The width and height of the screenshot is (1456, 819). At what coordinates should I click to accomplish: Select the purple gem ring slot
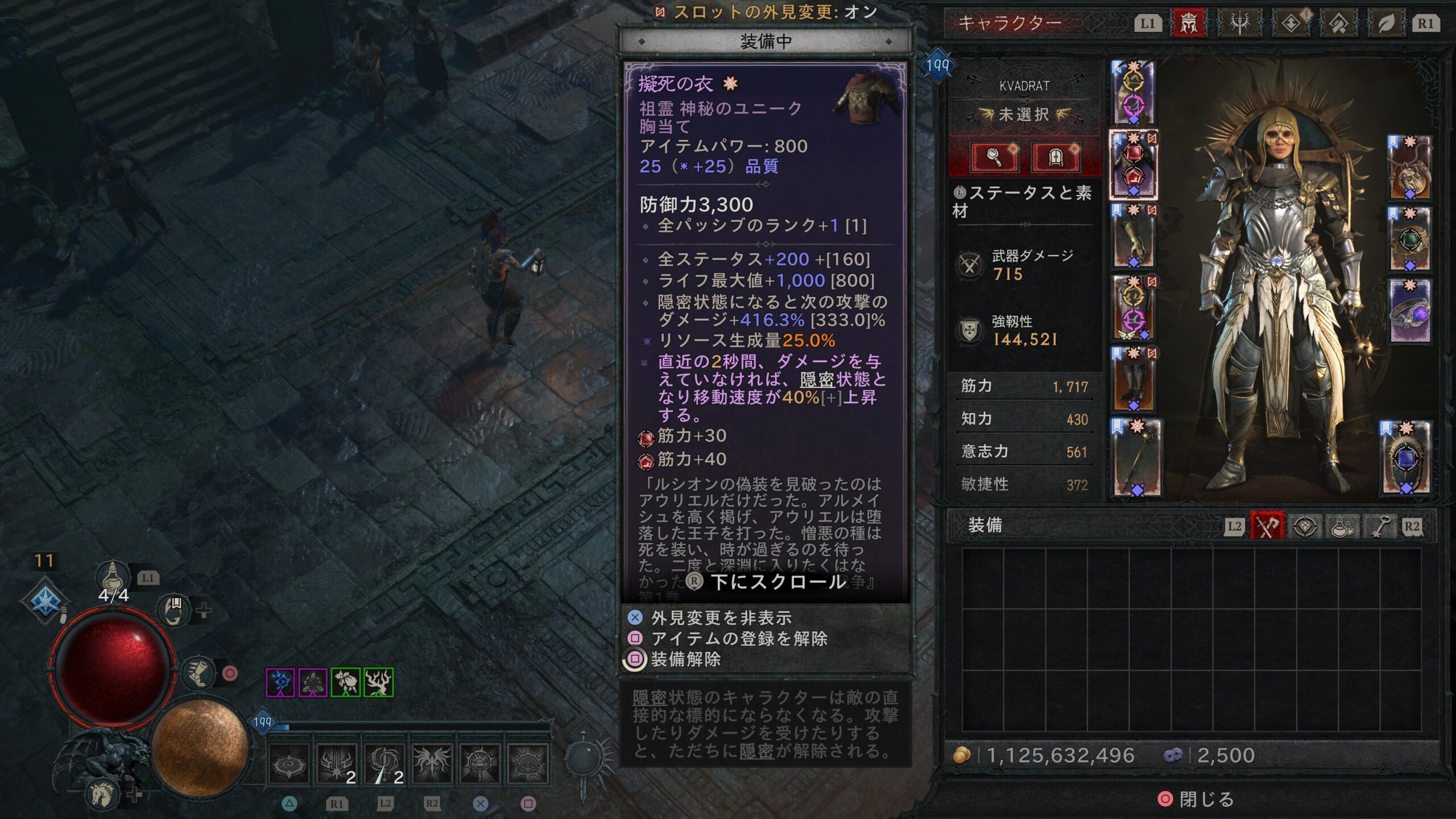coord(1409,311)
